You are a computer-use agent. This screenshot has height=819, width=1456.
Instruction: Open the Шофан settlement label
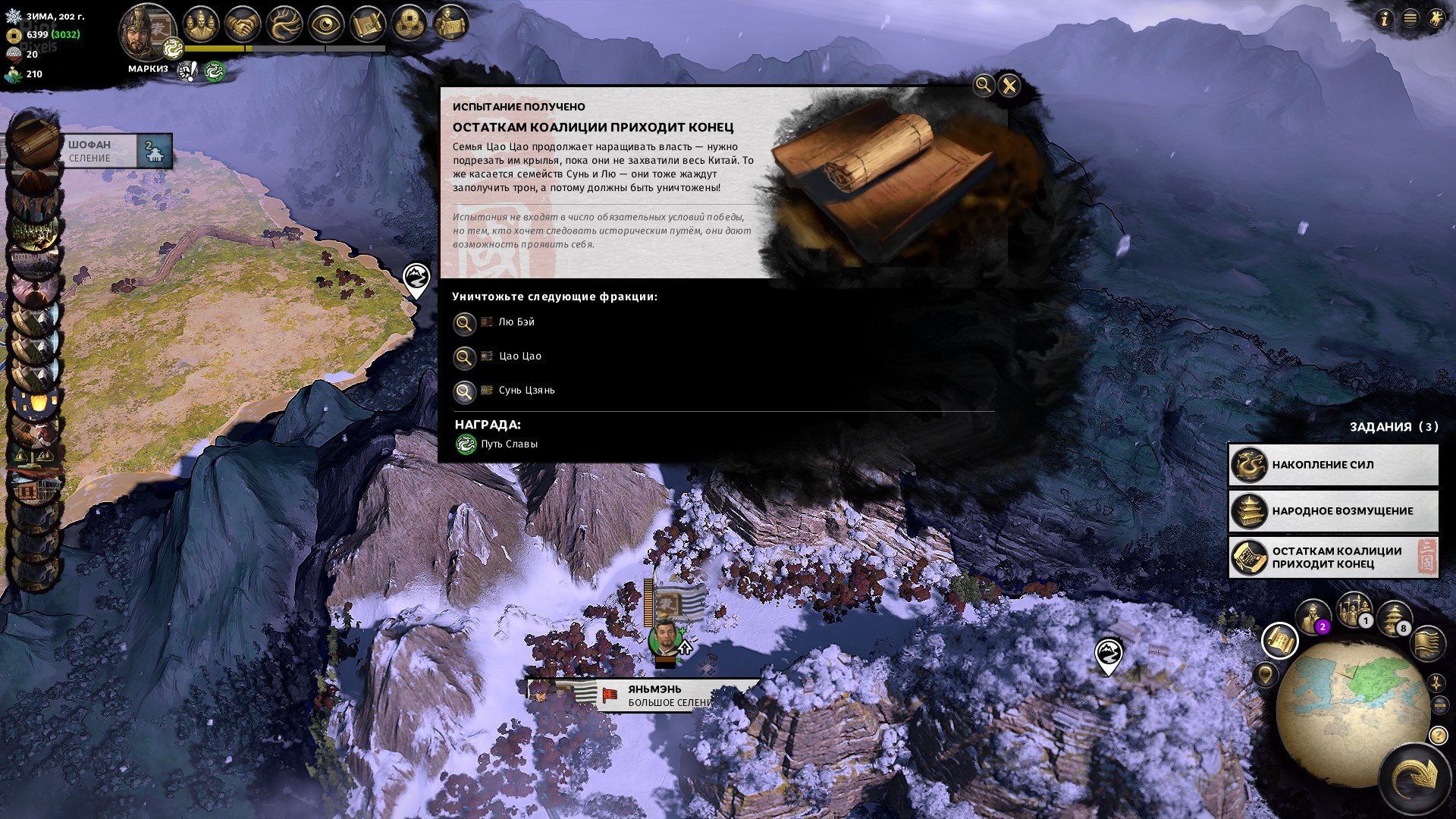[x=91, y=150]
